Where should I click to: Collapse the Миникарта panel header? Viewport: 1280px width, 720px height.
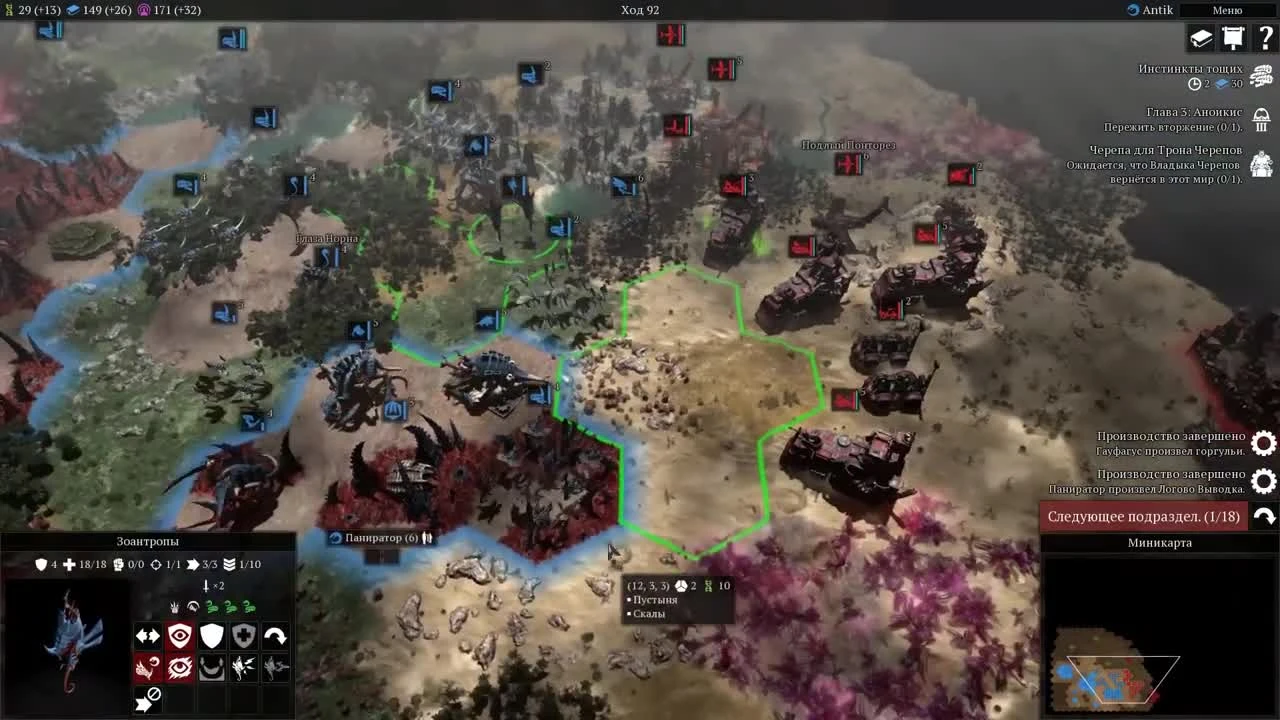point(1160,543)
